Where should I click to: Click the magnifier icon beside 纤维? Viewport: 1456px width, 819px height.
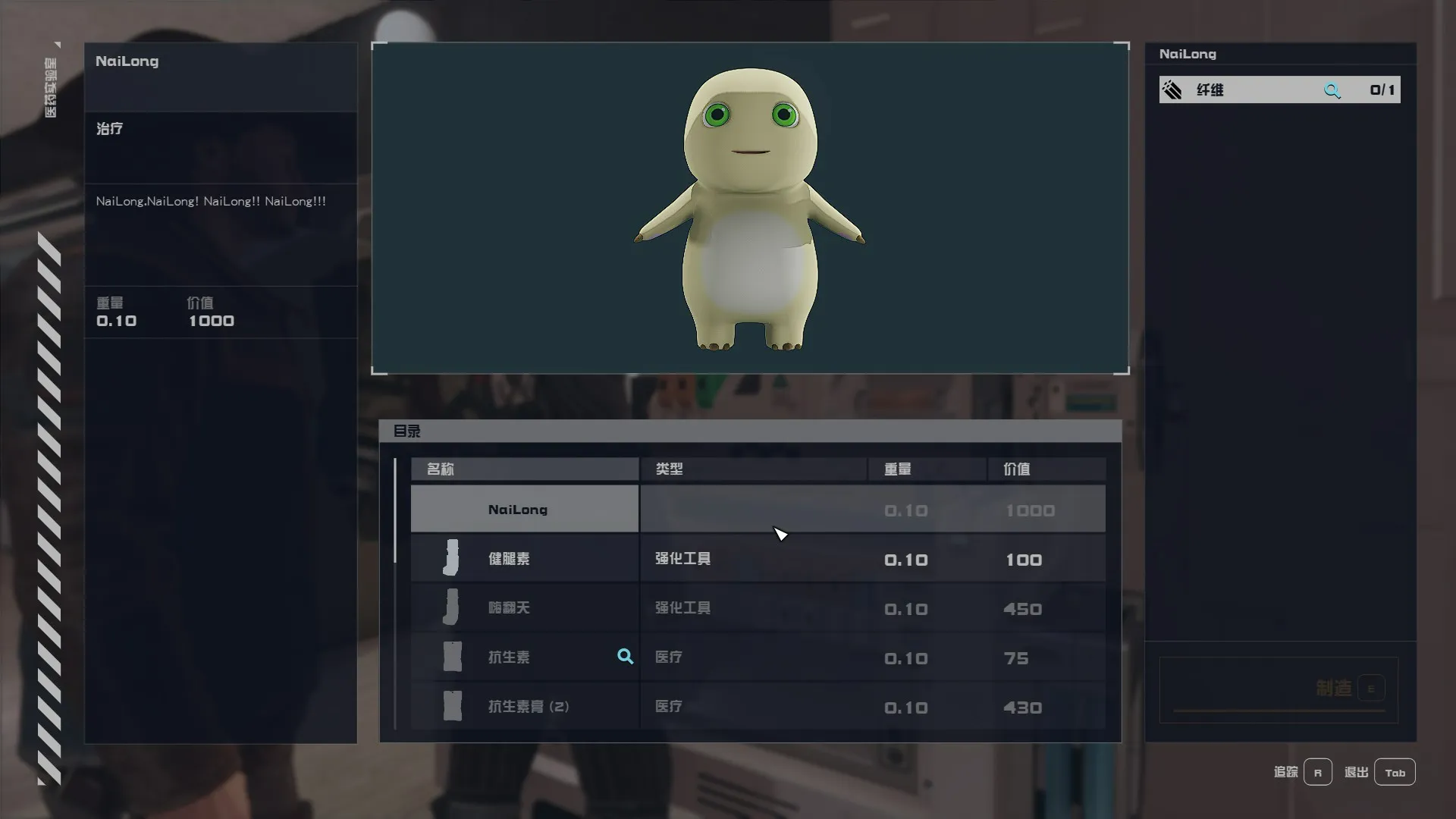coord(1332,90)
